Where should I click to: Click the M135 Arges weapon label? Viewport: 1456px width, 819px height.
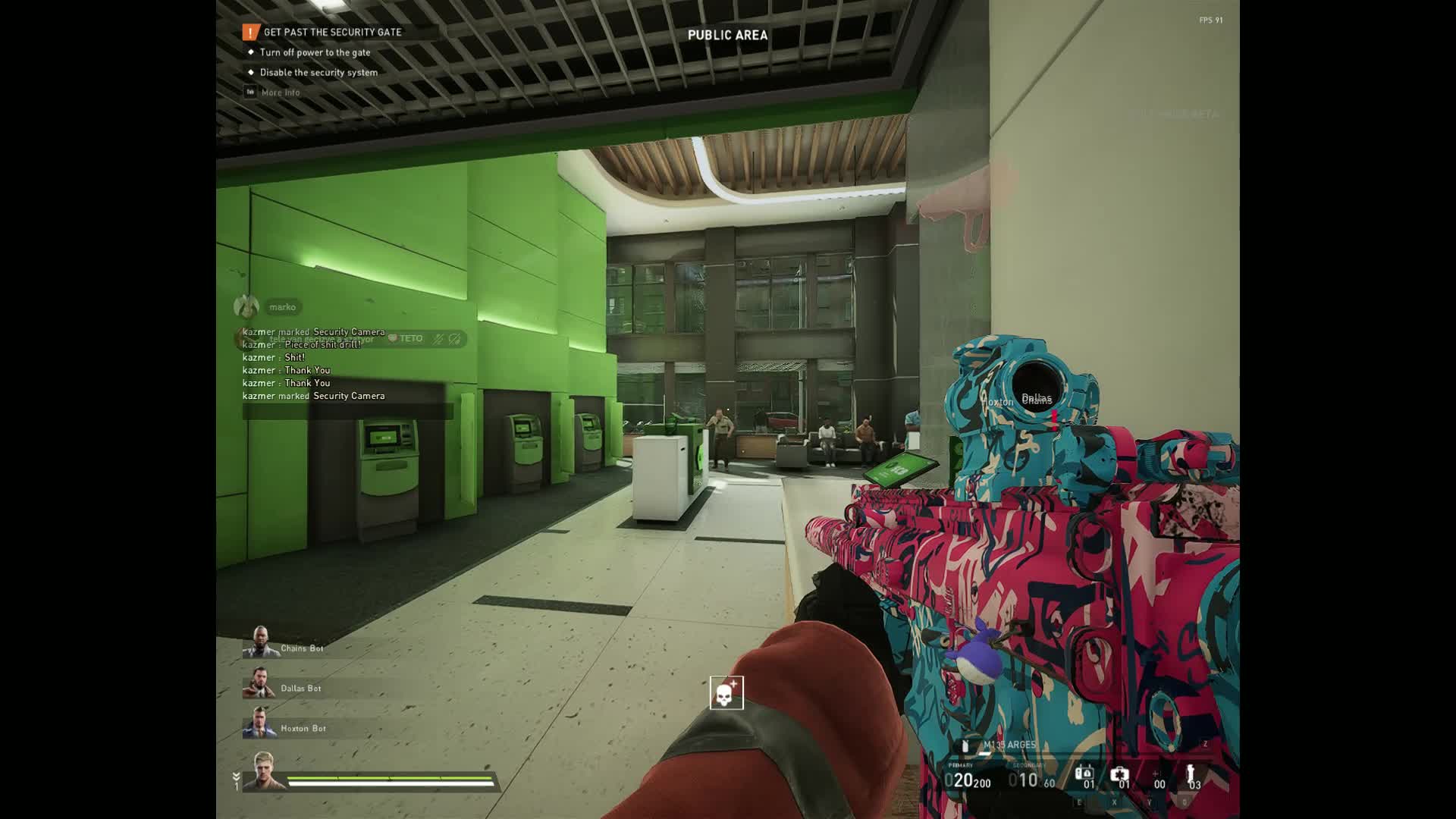pos(1009,745)
